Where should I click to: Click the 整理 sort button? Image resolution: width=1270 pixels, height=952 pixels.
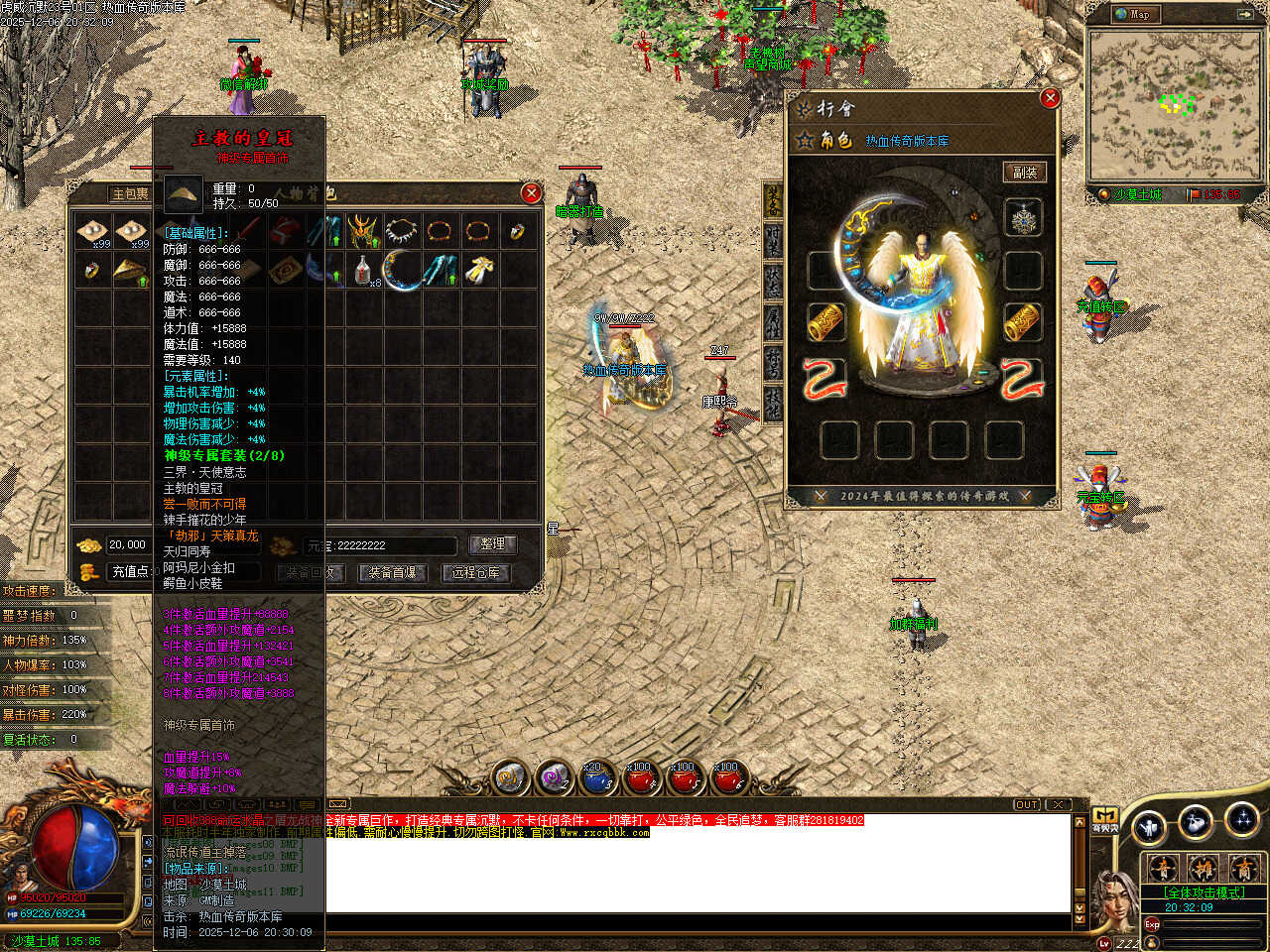(x=492, y=544)
